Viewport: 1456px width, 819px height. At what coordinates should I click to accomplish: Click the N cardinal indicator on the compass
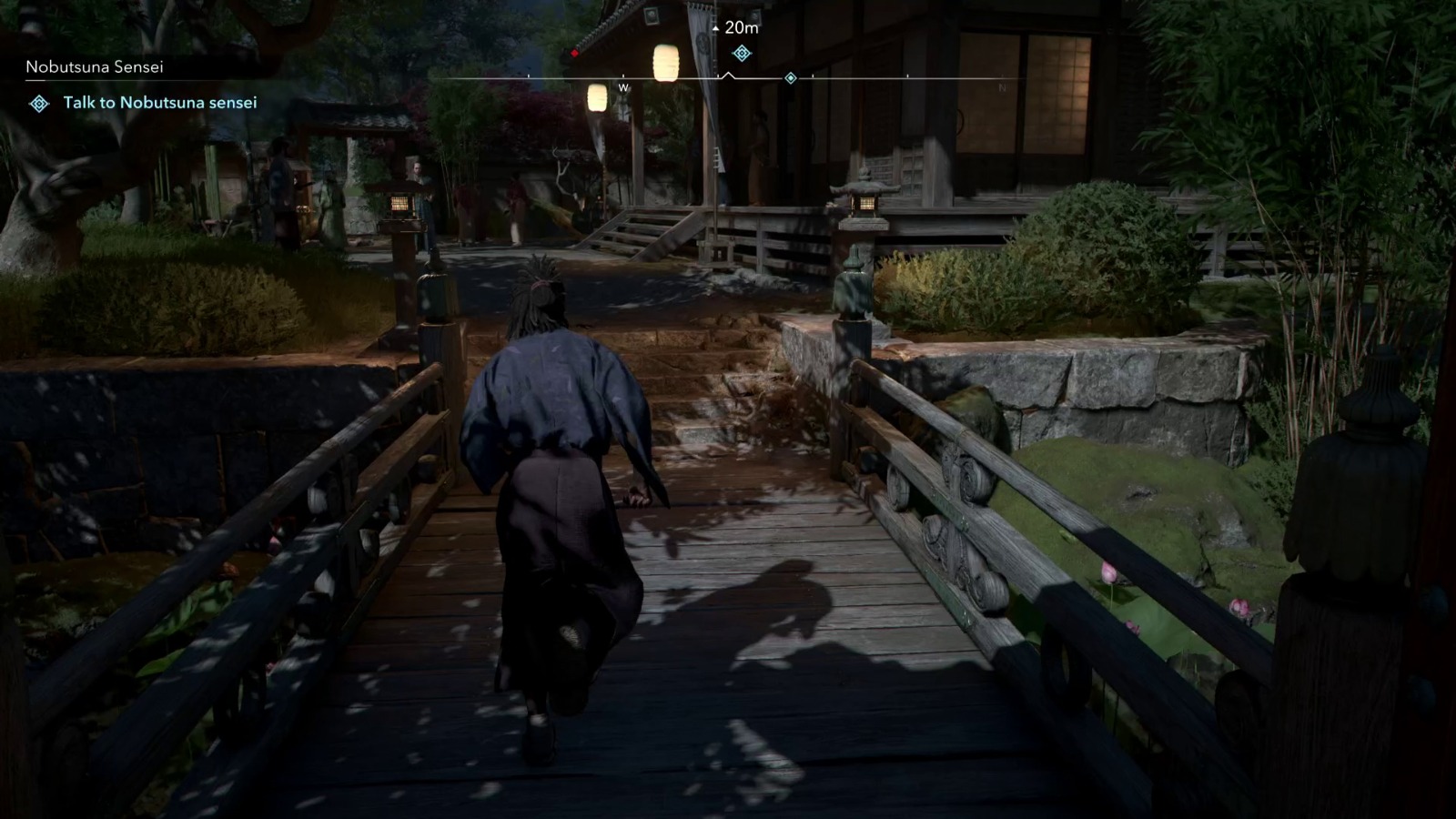pyautogui.click(x=1002, y=87)
